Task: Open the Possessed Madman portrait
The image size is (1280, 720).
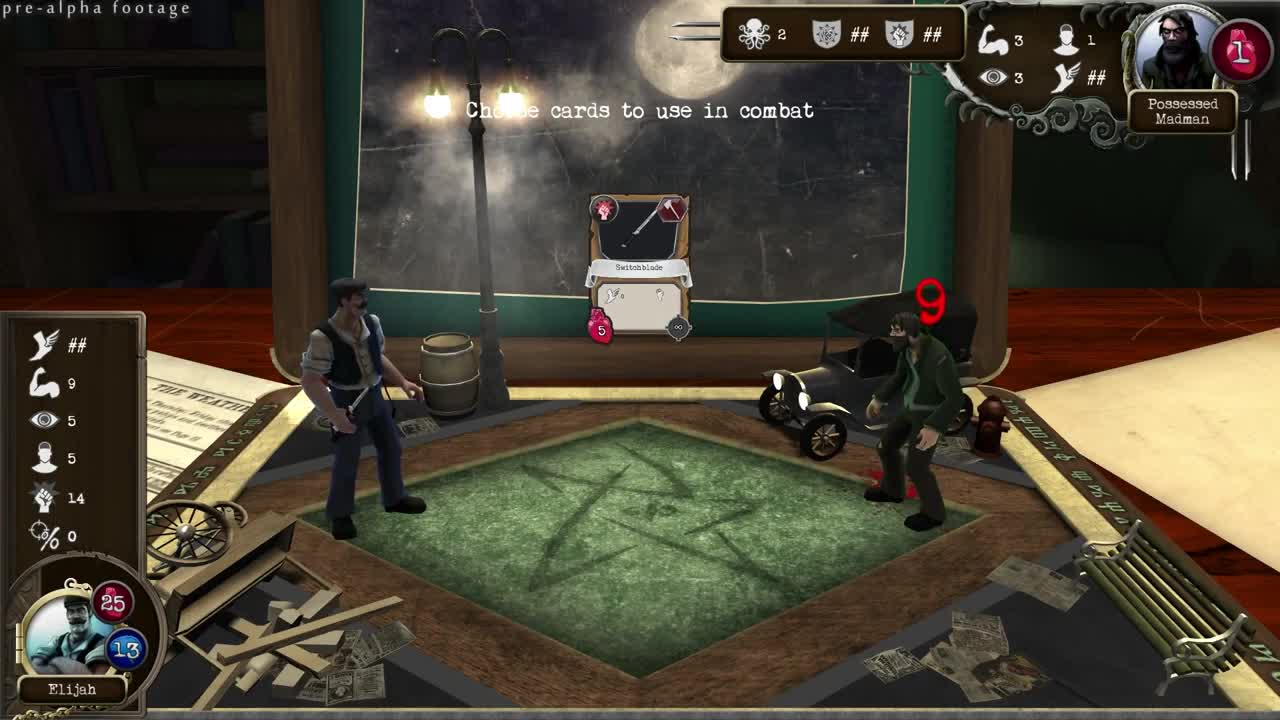Action: coord(1176,48)
